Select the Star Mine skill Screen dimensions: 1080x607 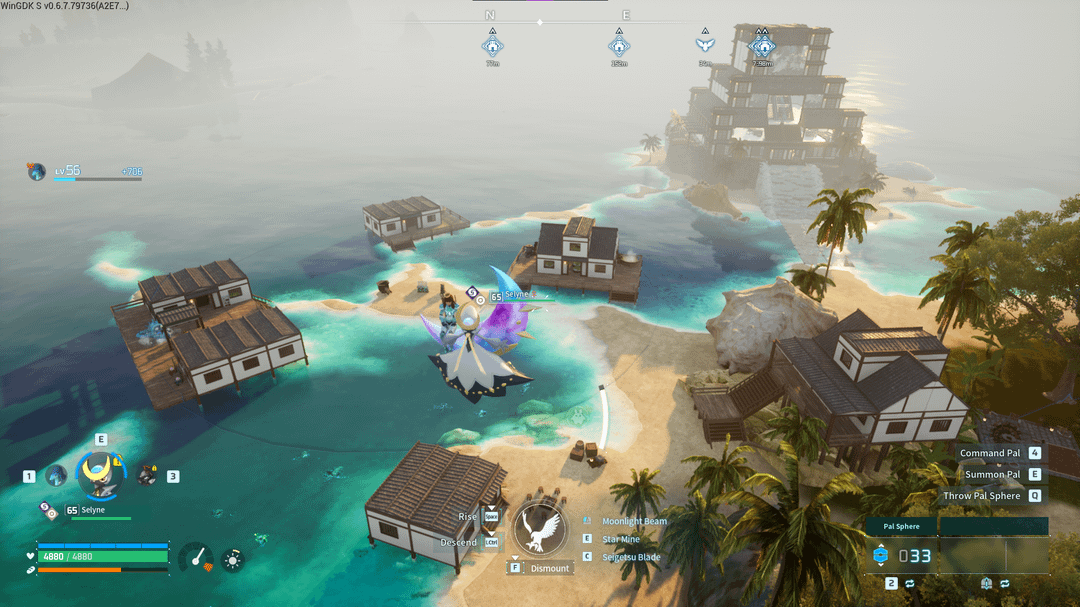tap(621, 539)
